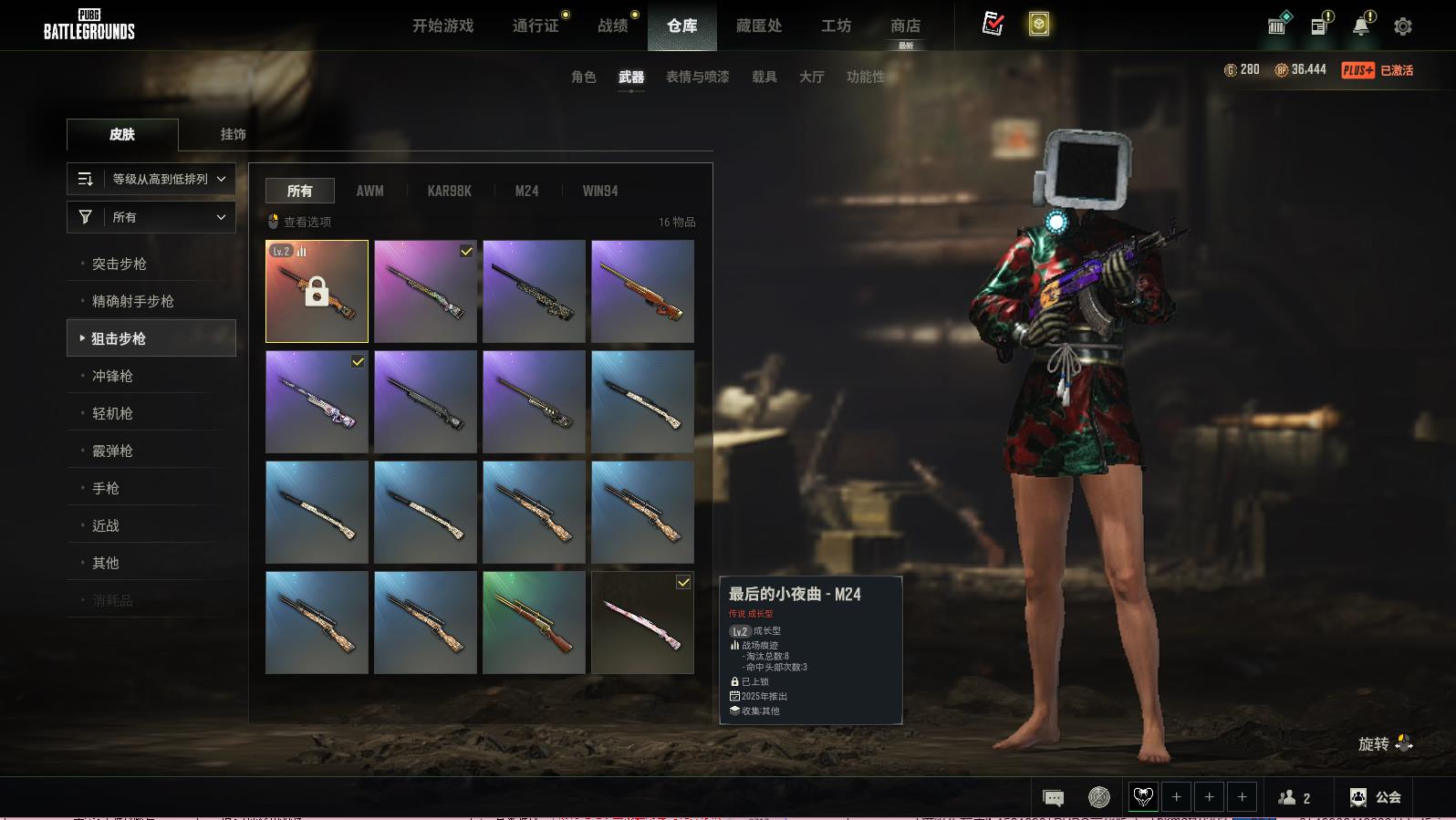The image size is (1456, 820).
Task: Open the chat speech bubble icon
Action: (1053, 798)
